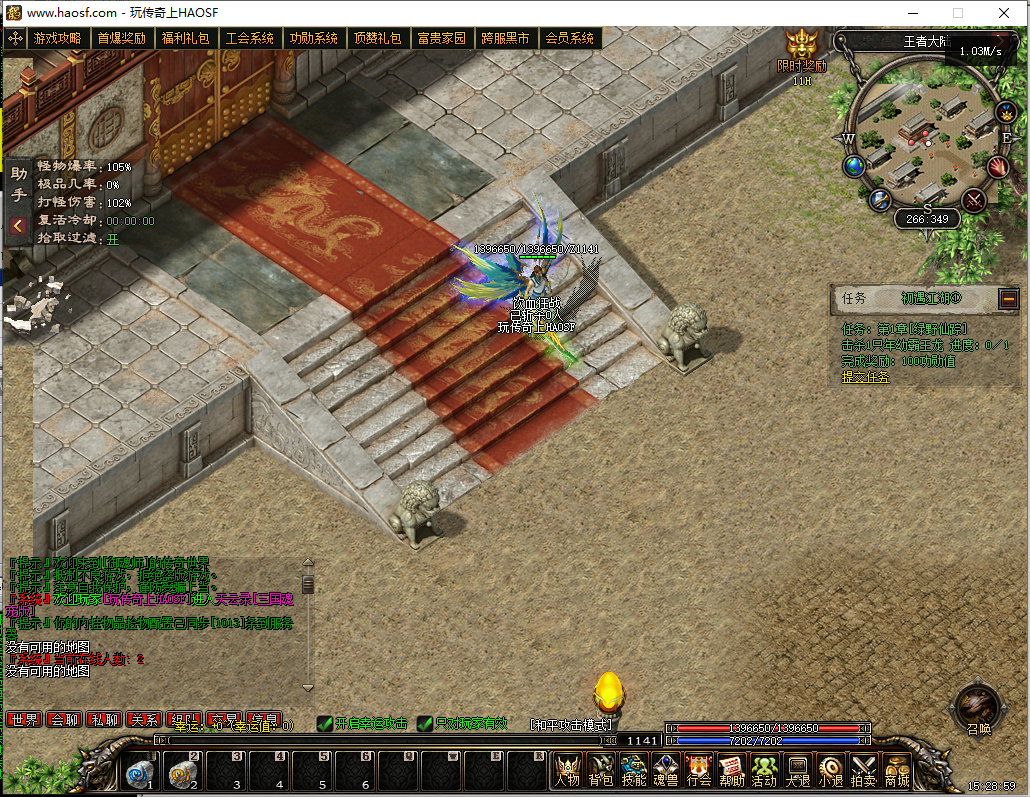Open the 跨服黑市 cross-server market menu
The width and height of the screenshot is (1030, 797).
[505, 39]
